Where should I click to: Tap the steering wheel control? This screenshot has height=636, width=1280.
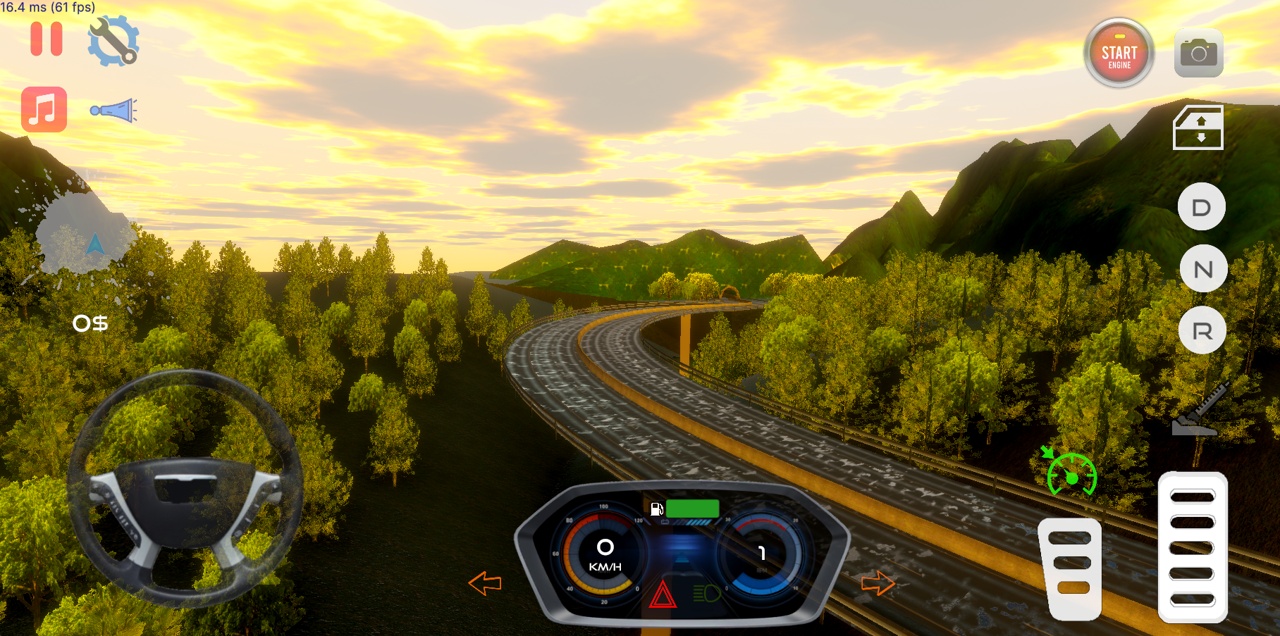click(x=185, y=488)
